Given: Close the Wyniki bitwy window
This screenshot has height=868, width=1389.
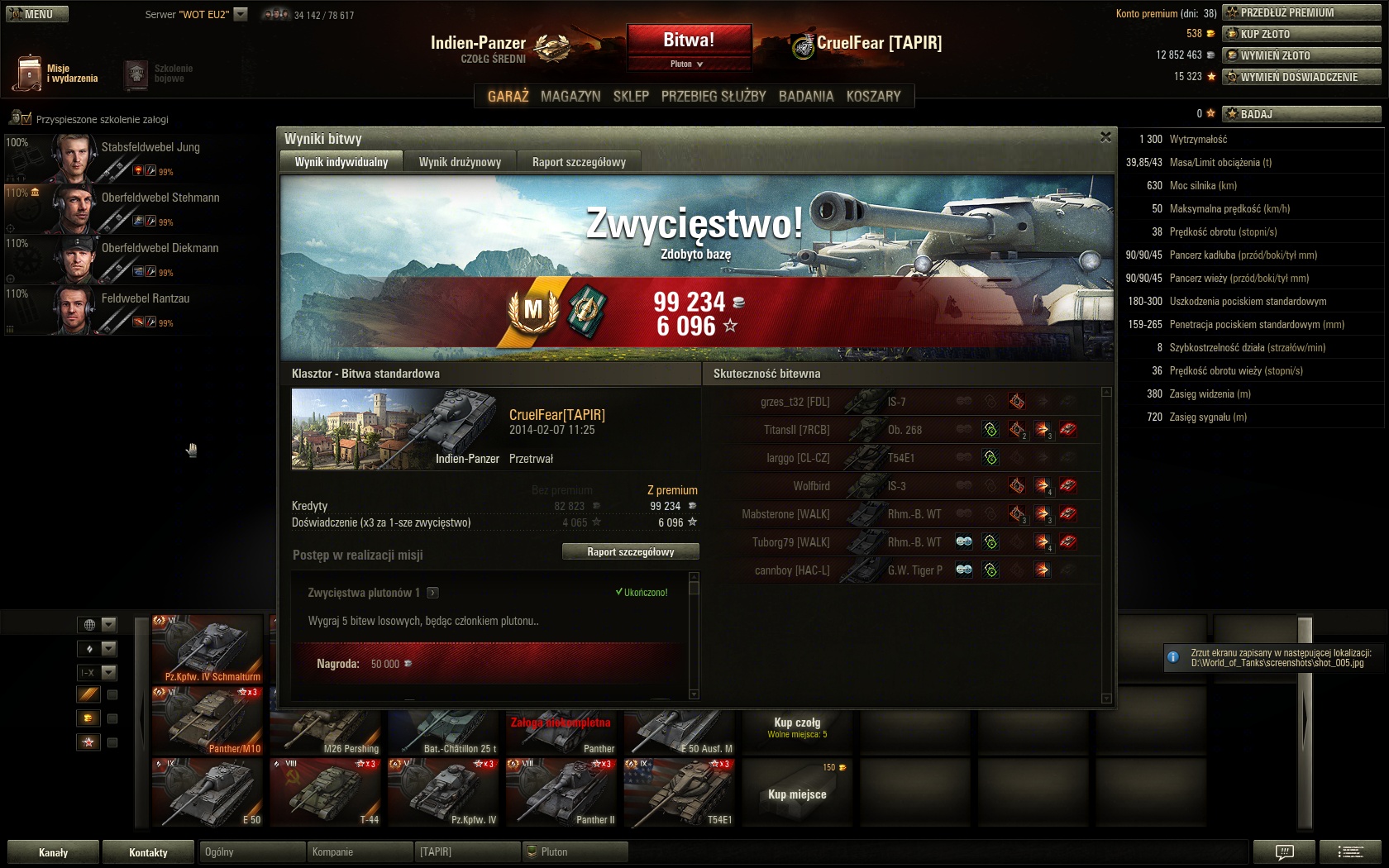Looking at the screenshot, I should pyautogui.click(x=1105, y=137).
